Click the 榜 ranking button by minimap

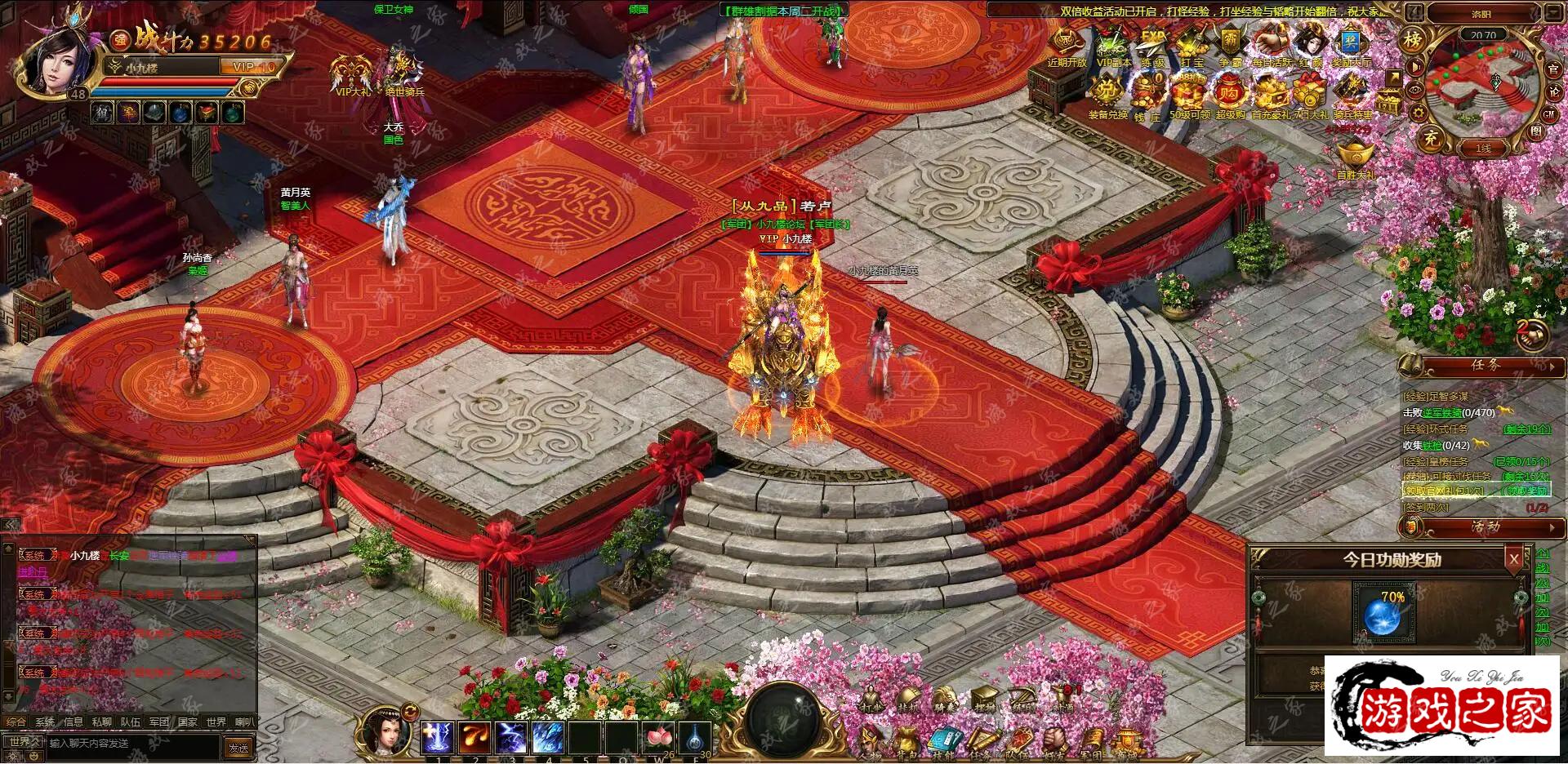[x=1412, y=38]
